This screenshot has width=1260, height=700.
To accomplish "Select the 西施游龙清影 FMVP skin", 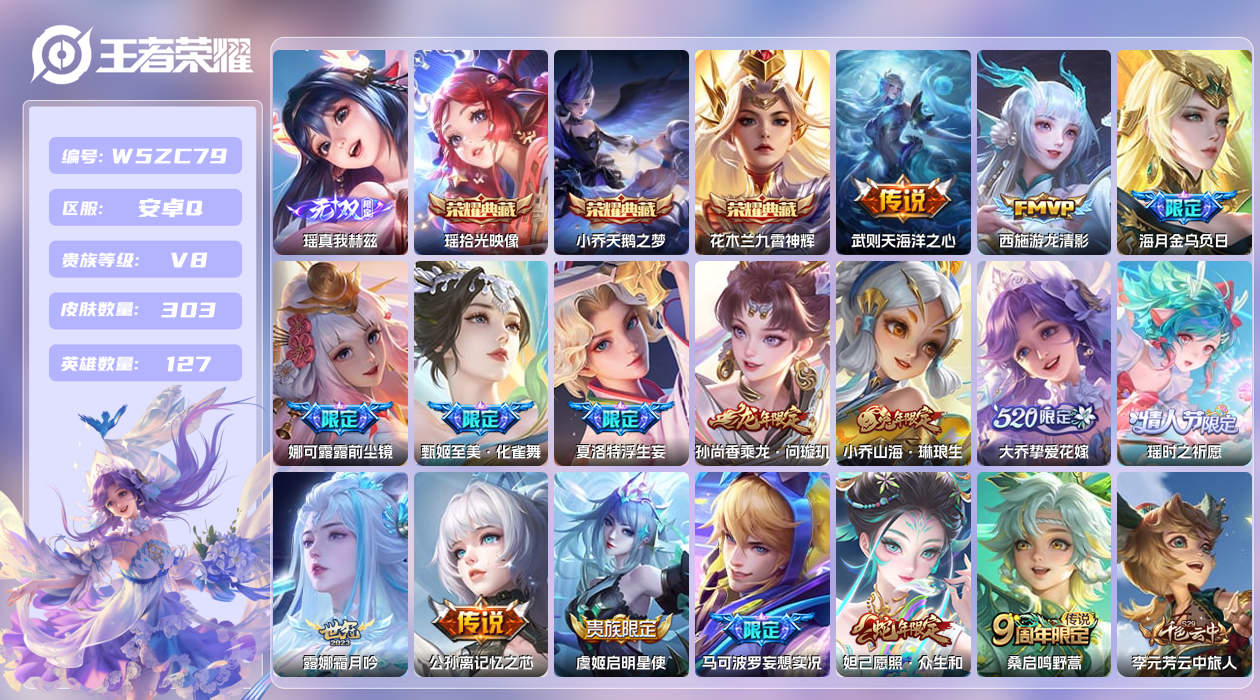I will pos(1044,152).
